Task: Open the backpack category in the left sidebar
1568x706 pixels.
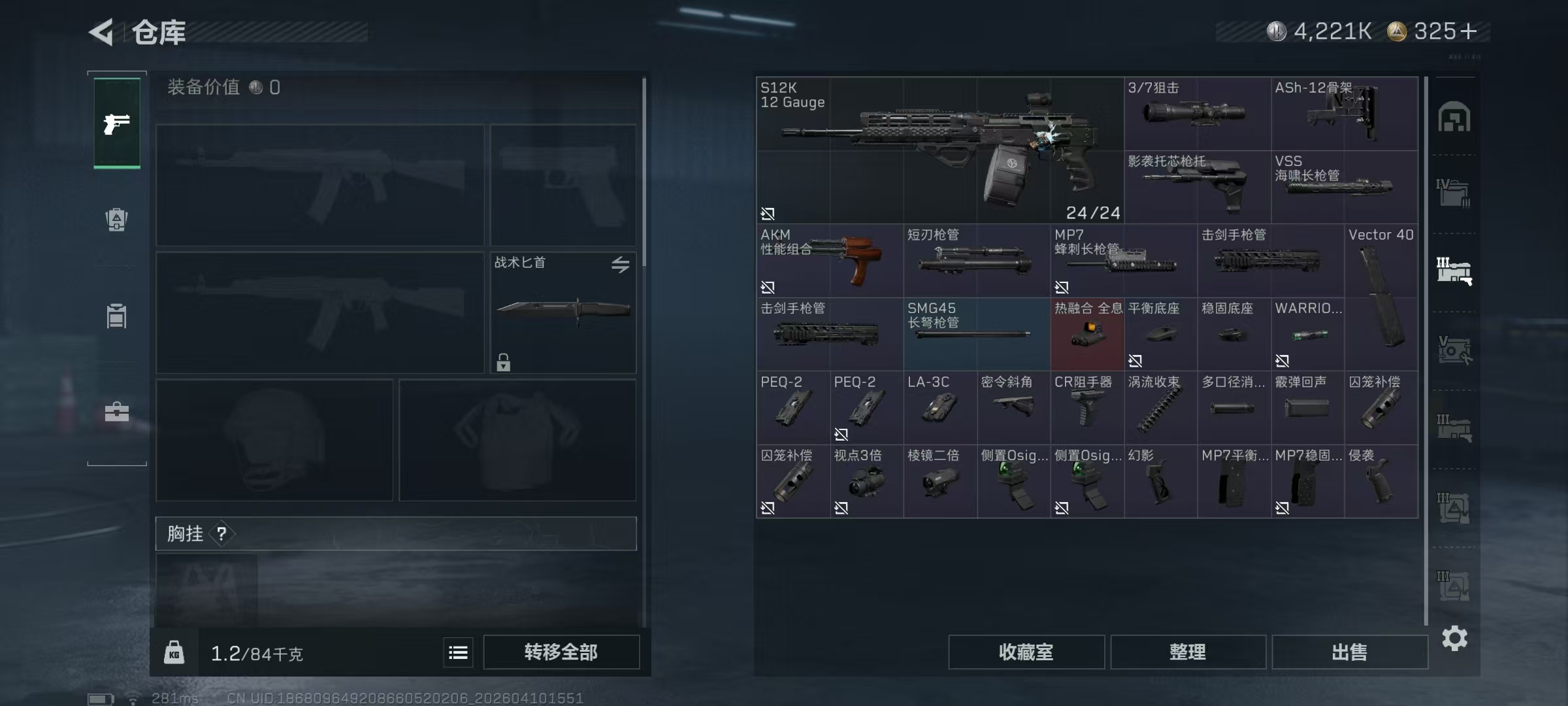Action: (x=116, y=219)
